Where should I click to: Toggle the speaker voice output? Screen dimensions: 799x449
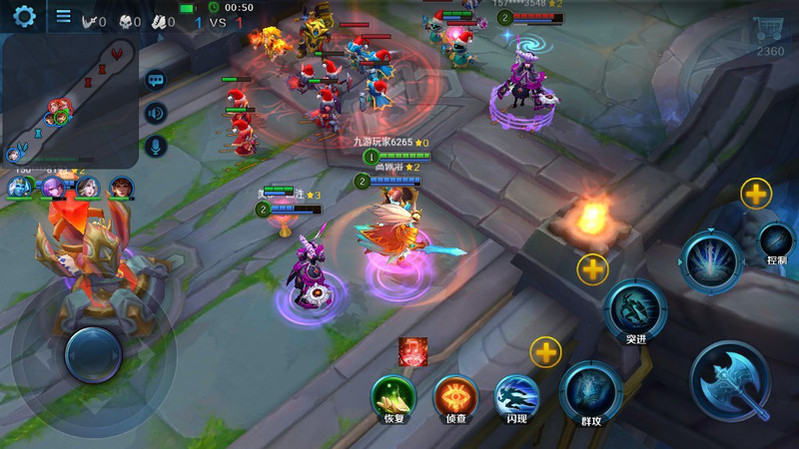point(155,112)
